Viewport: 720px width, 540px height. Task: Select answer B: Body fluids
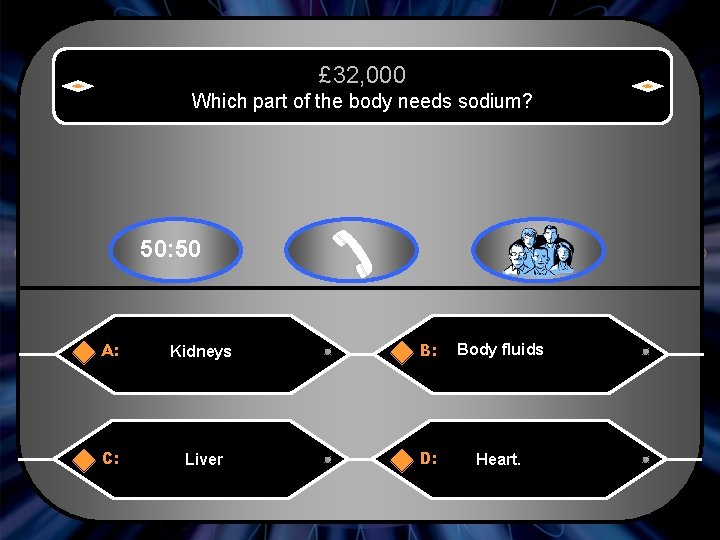point(500,350)
